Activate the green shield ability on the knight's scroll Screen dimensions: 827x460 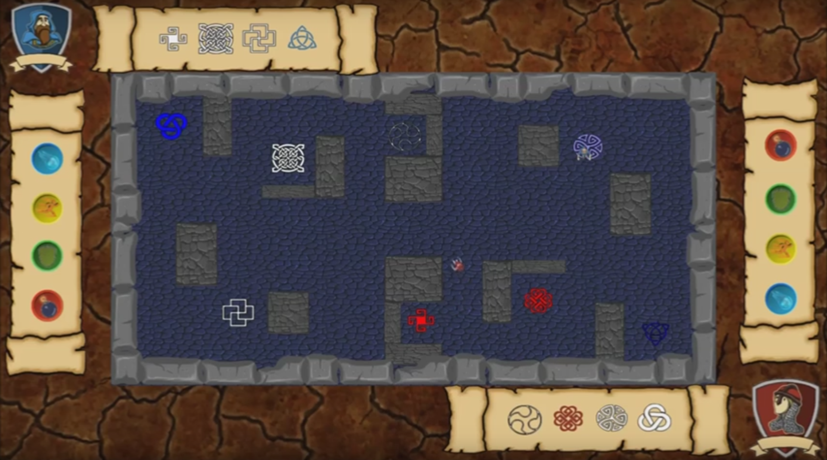click(780, 198)
